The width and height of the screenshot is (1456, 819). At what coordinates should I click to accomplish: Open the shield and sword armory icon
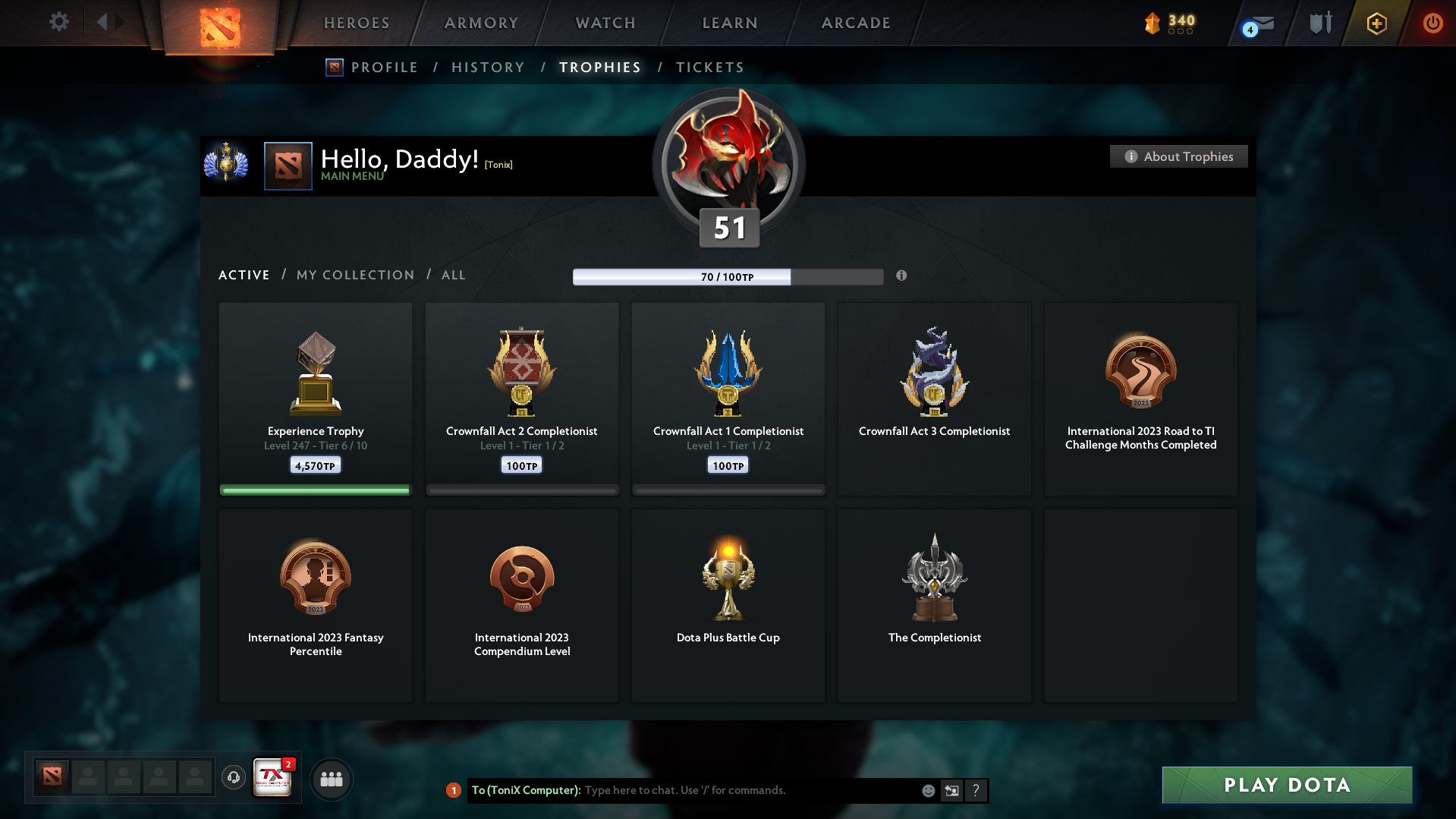pos(1319,22)
